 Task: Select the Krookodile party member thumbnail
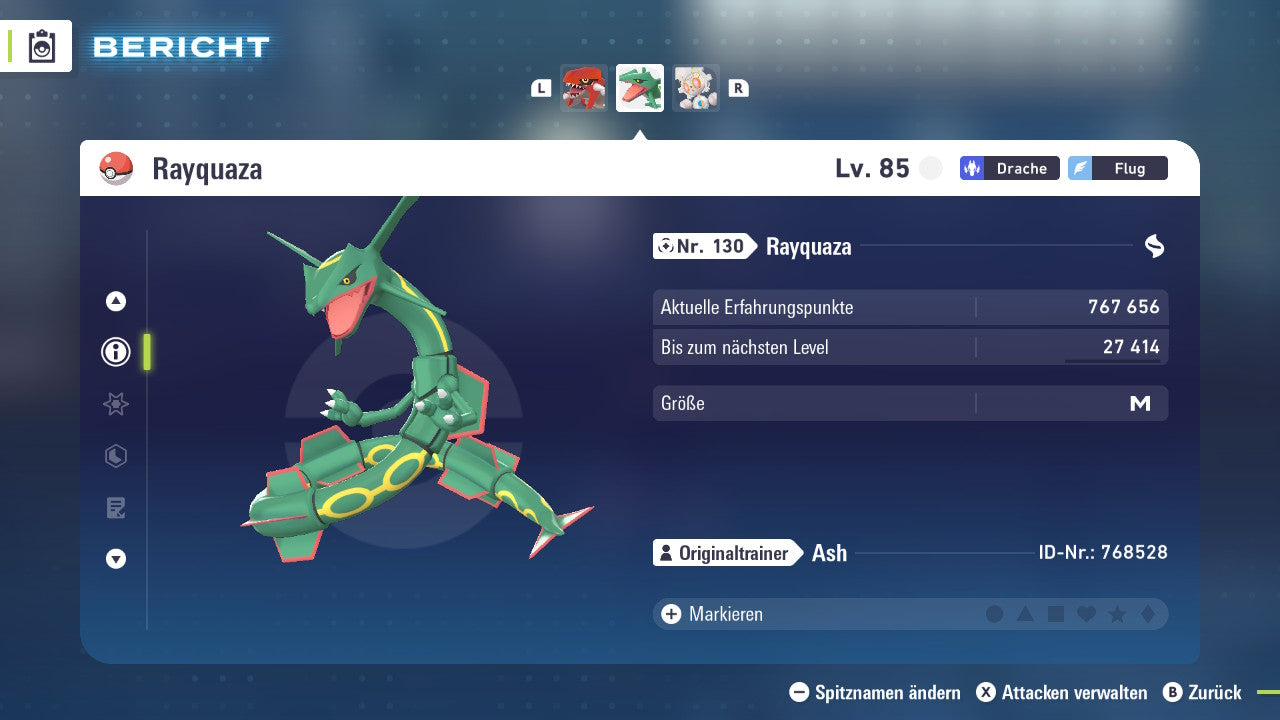(585, 88)
